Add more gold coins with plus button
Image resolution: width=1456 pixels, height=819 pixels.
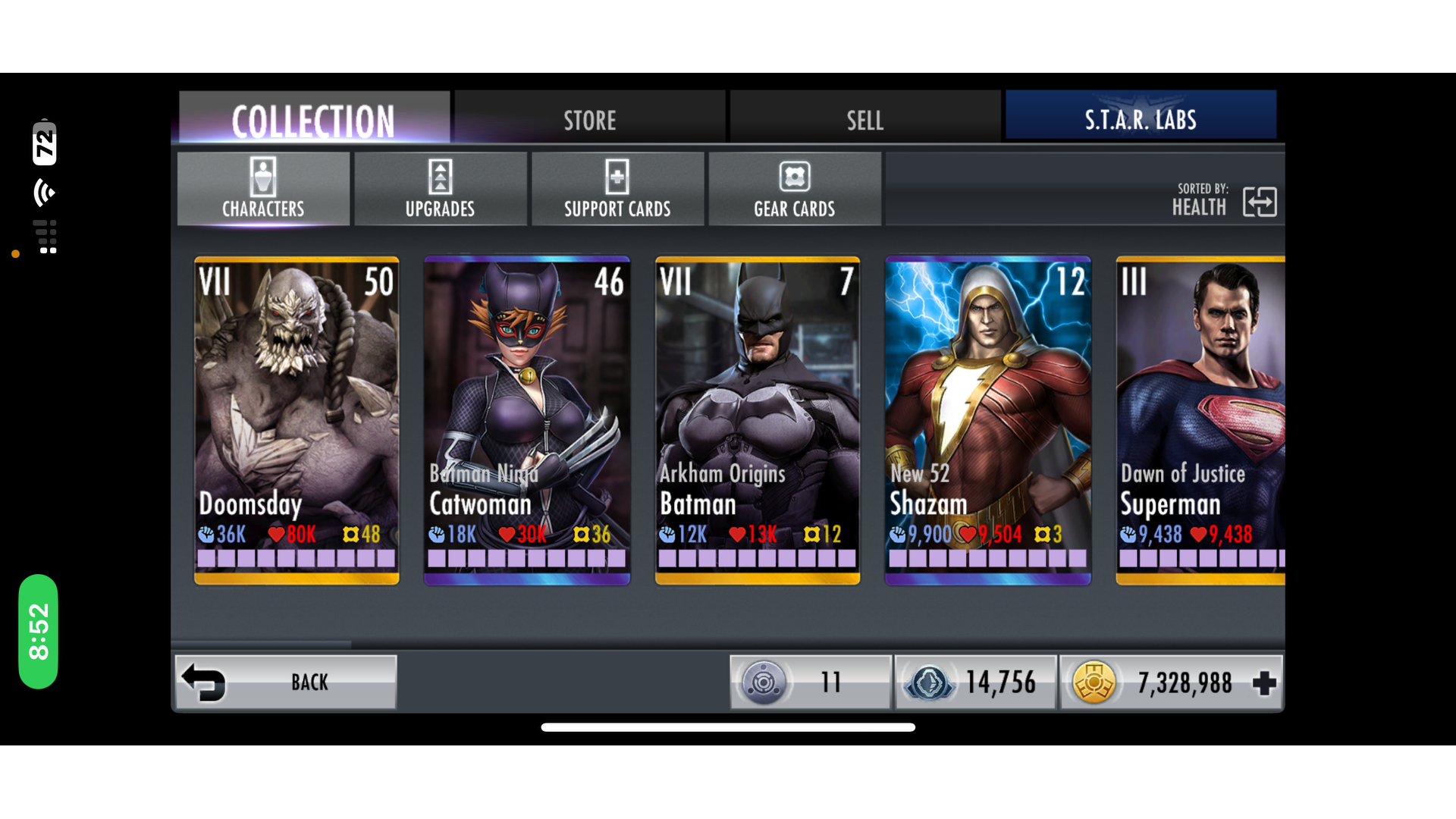tap(1263, 683)
